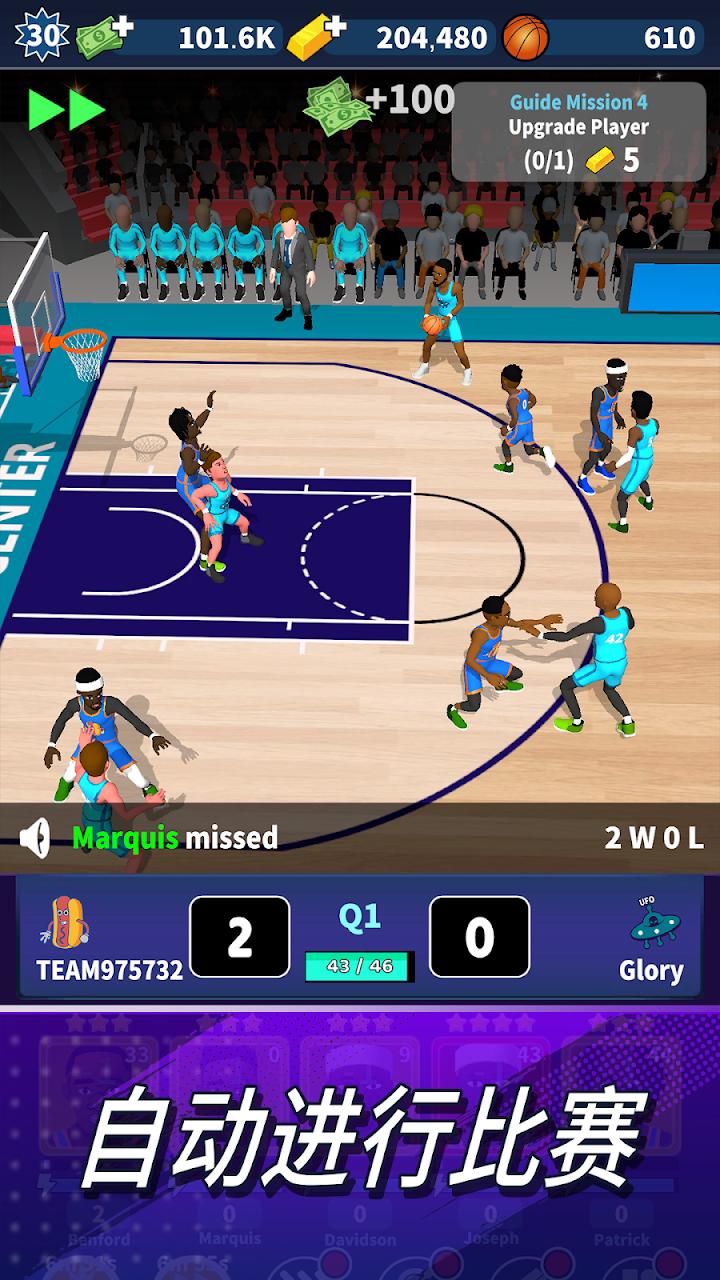Screen dimensions: 720x1280
Task: Select the Glory UFO team logo
Action: tap(655, 923)
